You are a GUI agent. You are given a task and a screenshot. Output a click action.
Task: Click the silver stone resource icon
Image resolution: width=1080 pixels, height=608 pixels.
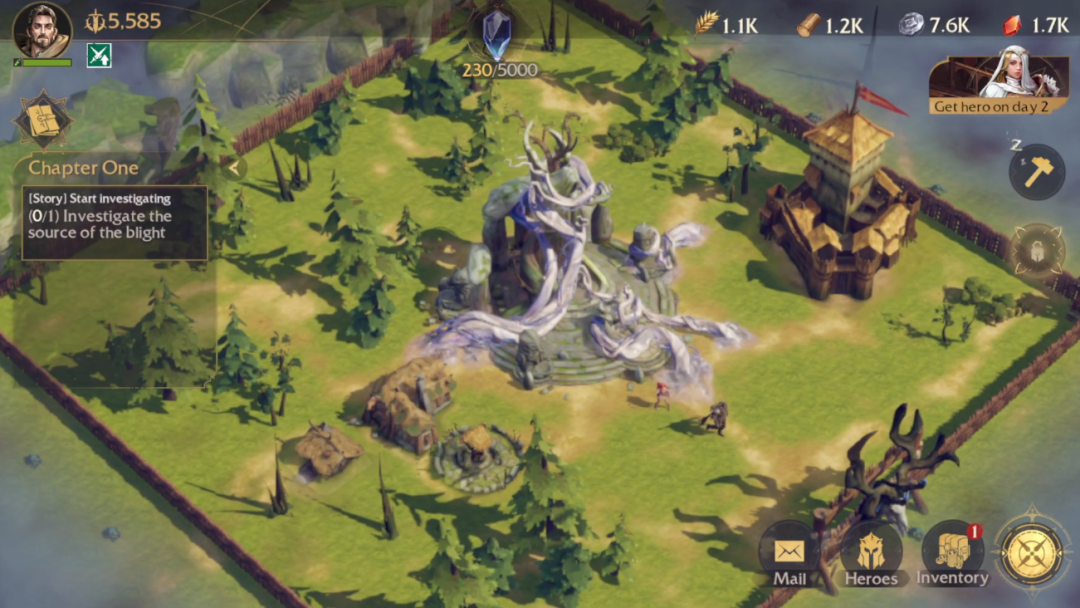click(910, 25)
